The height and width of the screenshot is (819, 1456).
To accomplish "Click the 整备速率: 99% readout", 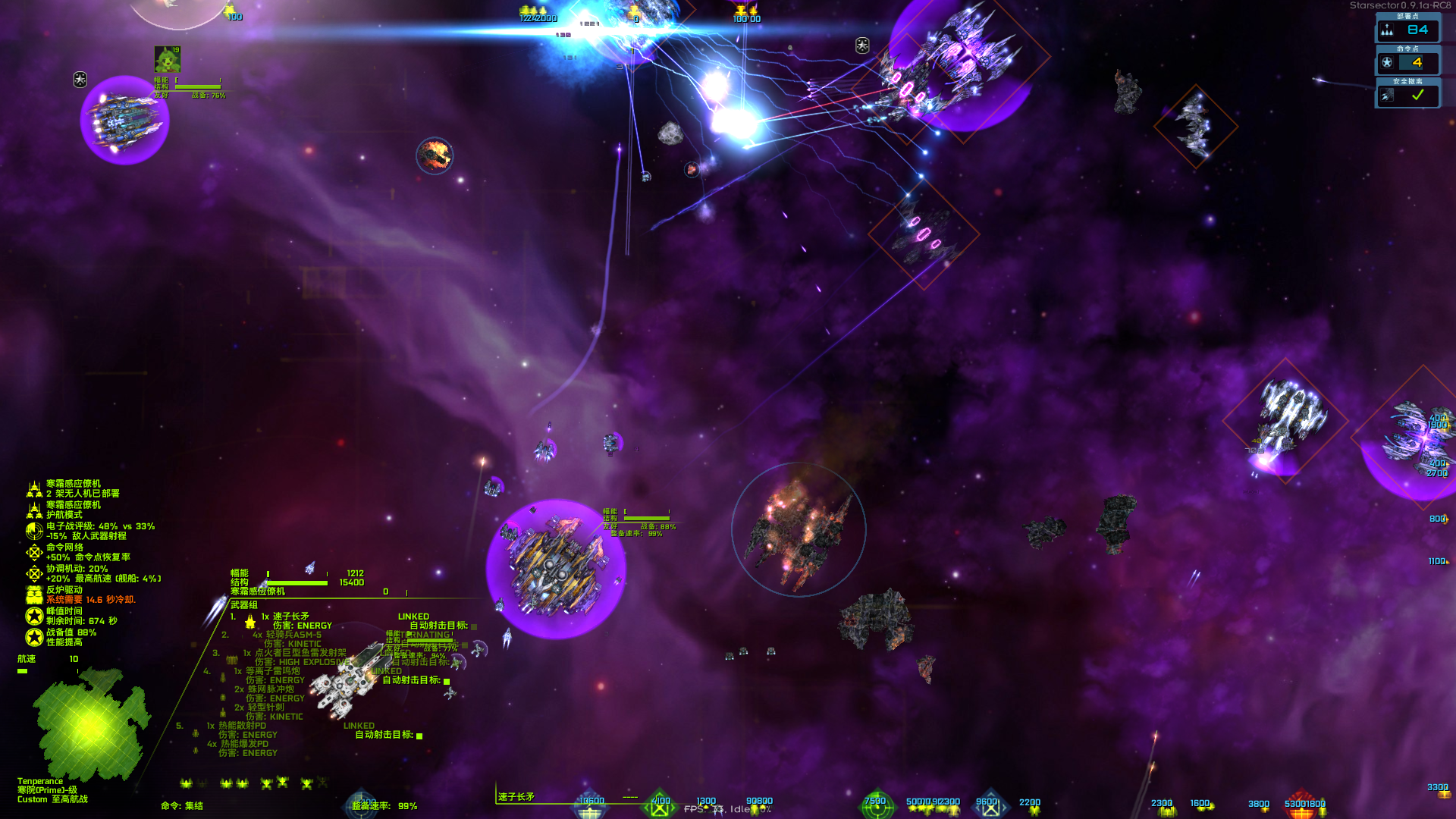I will 383,807.
